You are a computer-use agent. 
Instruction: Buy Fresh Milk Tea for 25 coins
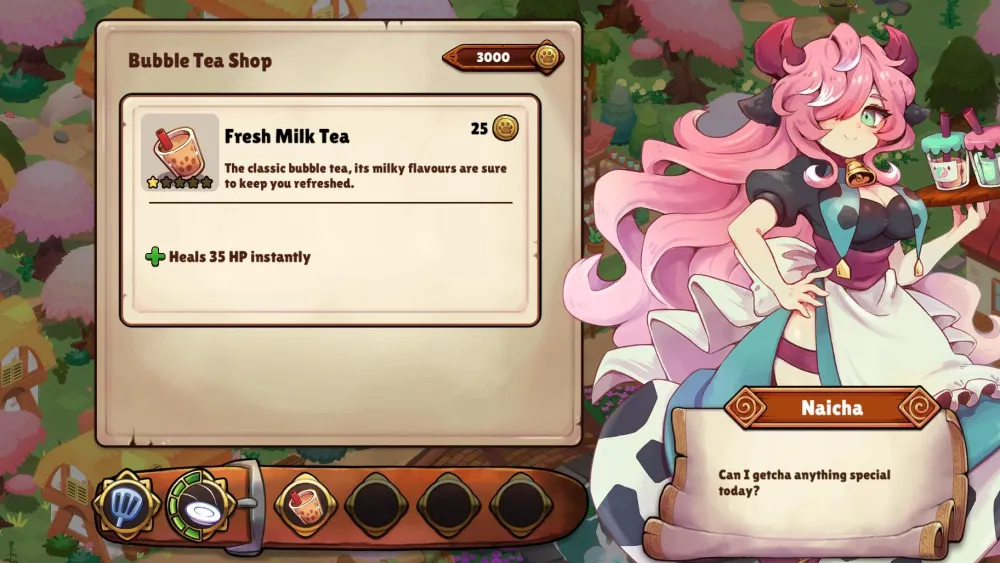[x=494, y=129]
